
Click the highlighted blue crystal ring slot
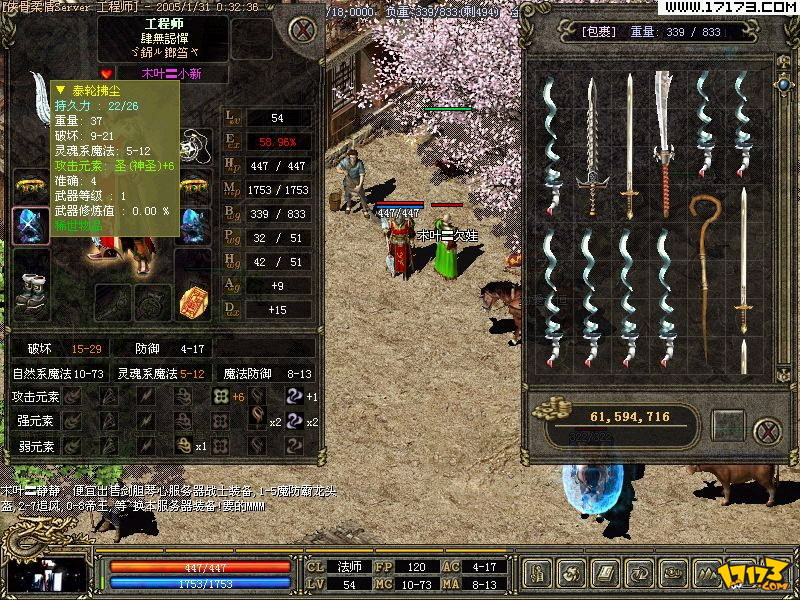30,224
